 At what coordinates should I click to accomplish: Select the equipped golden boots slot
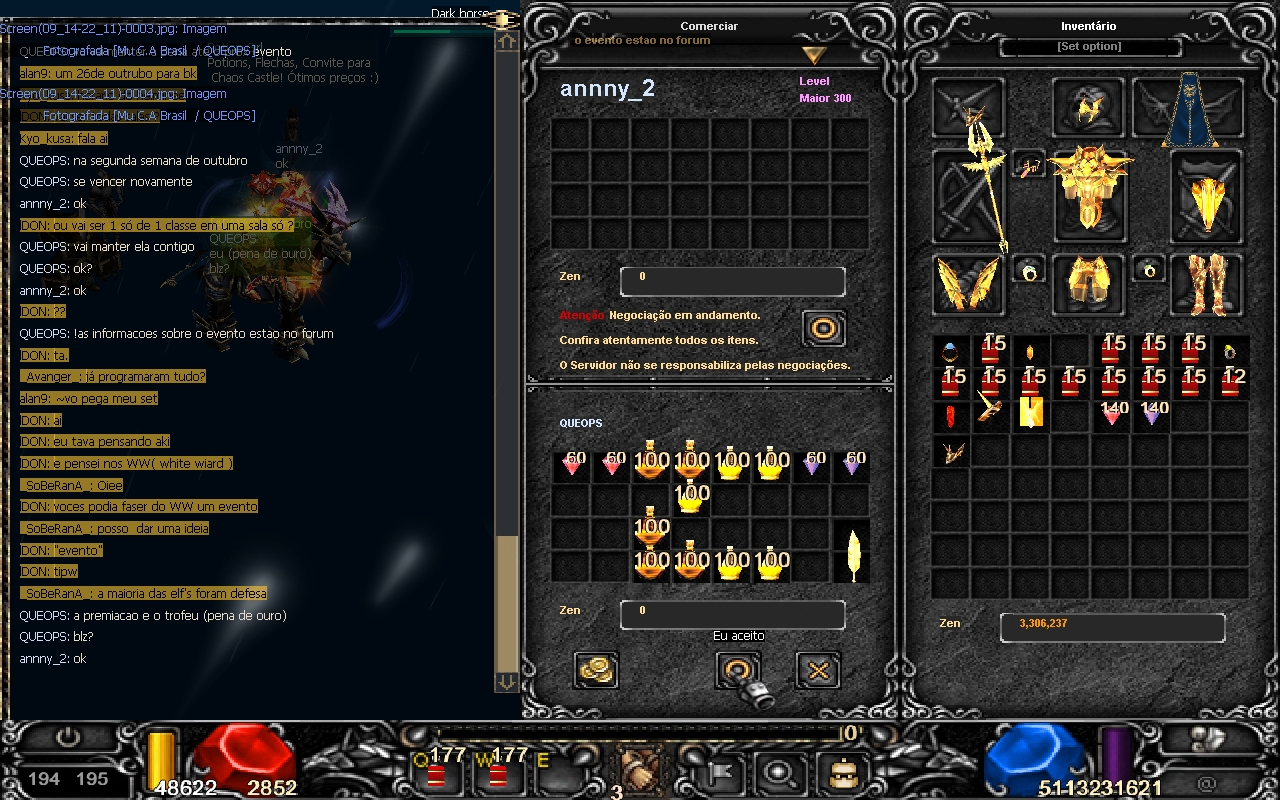[1207, 283]
